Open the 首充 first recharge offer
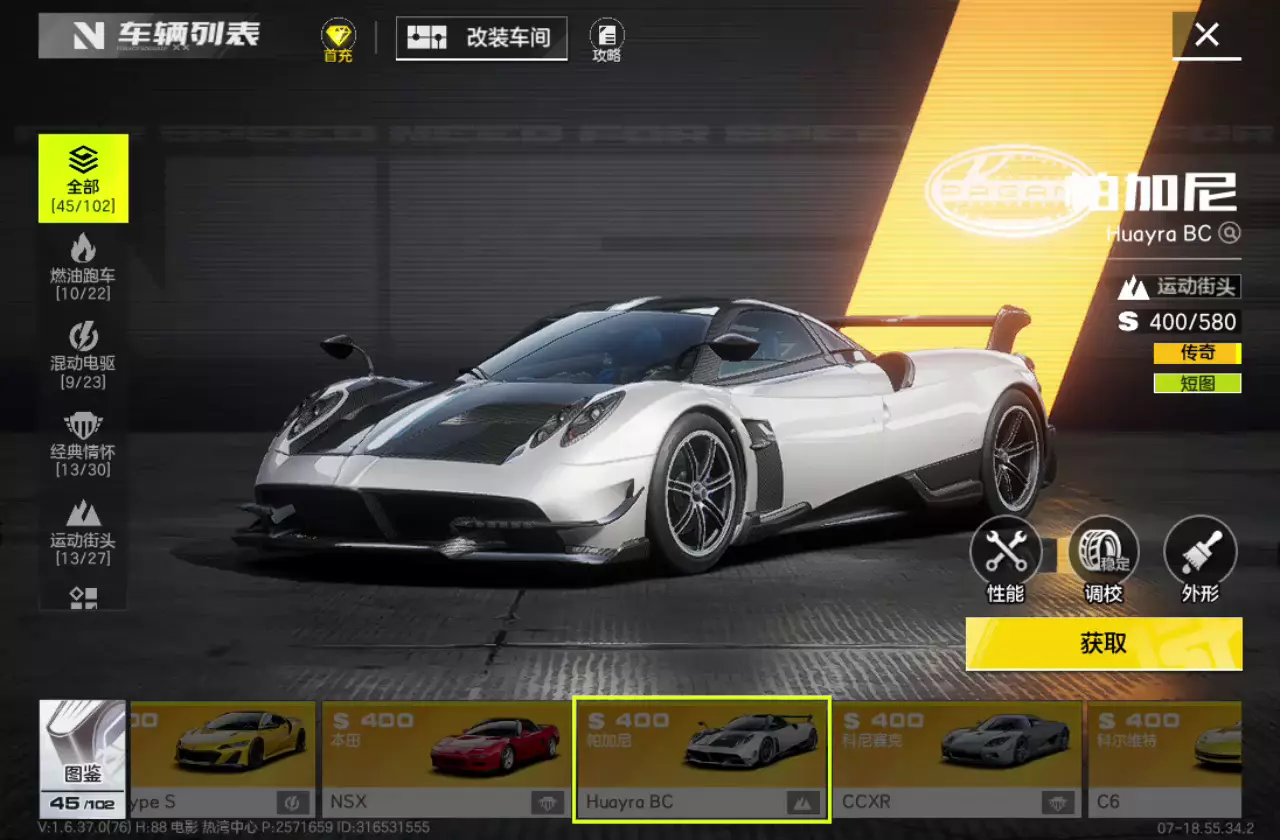The image size is (1280, 840). [338, 41]
